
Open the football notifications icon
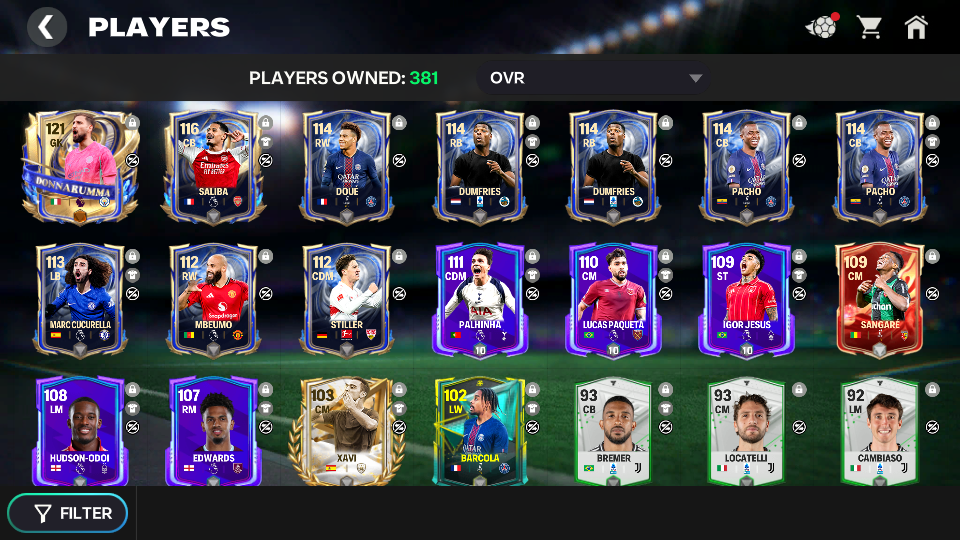click(821, 27)
